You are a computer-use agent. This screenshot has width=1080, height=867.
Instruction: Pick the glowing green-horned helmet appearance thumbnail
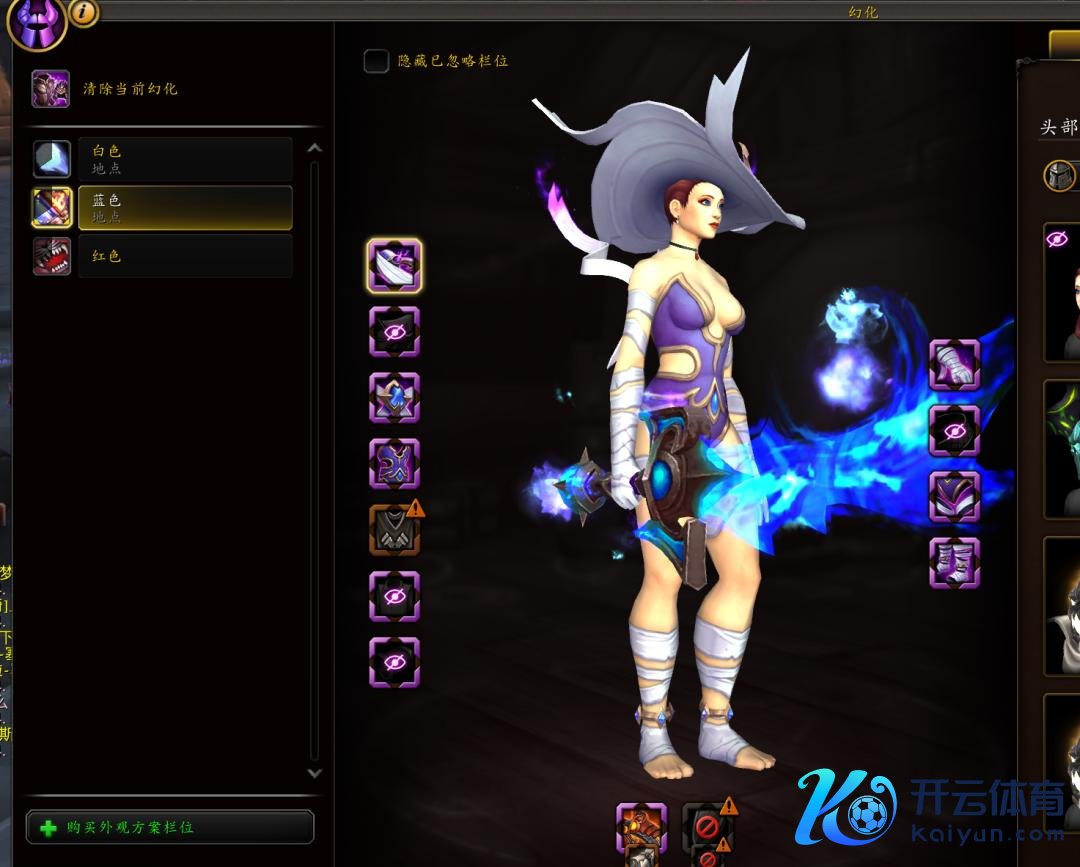(1062, 448)
